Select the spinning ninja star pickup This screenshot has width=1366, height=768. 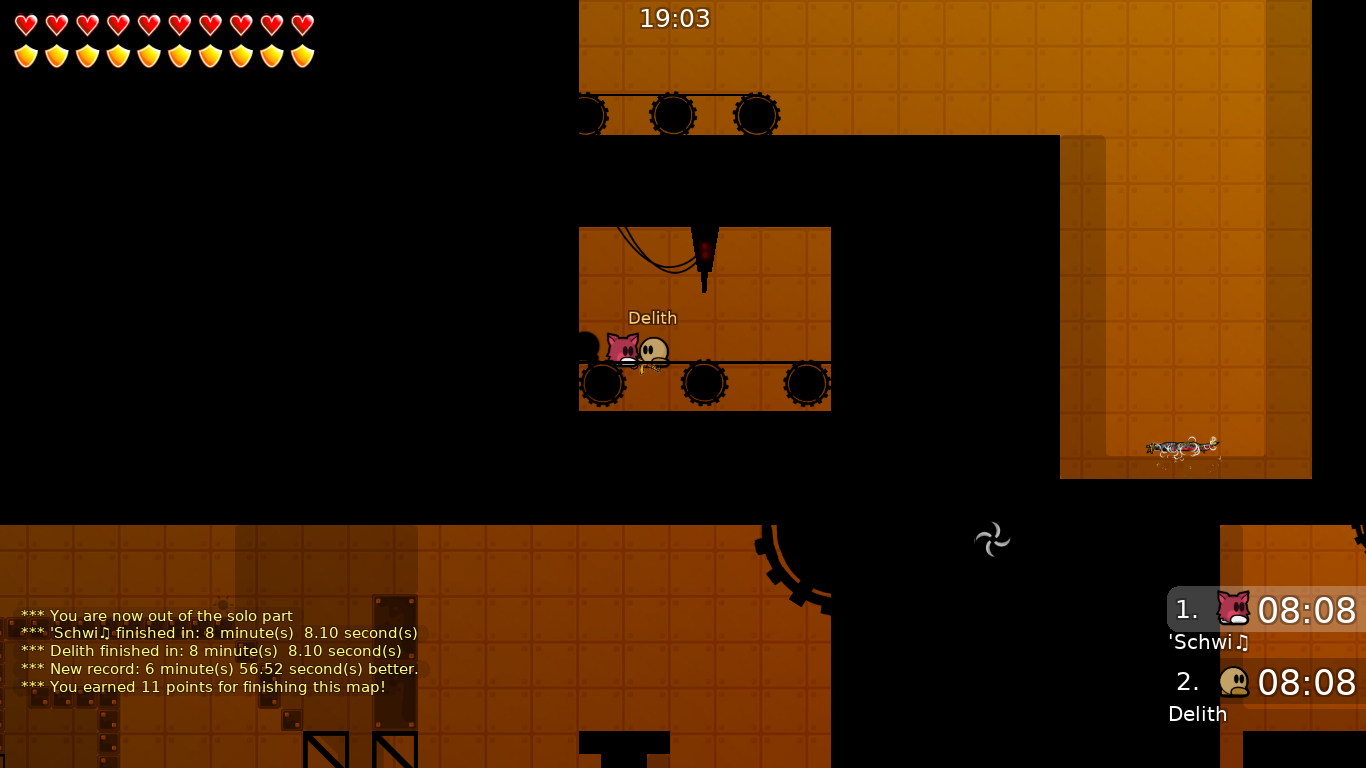click(x=992, y=539)
